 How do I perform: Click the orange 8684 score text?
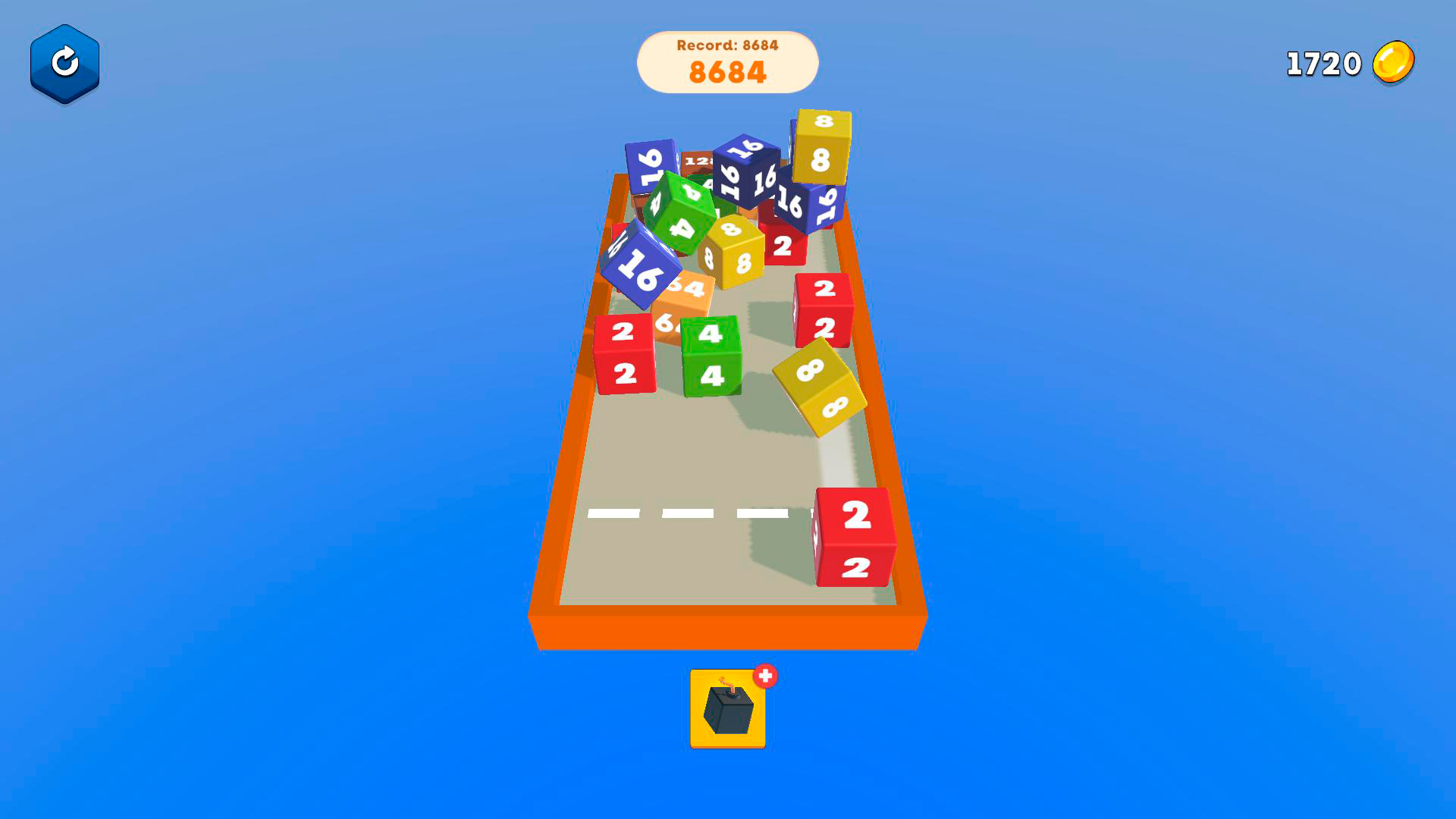(x=726, y=72)
